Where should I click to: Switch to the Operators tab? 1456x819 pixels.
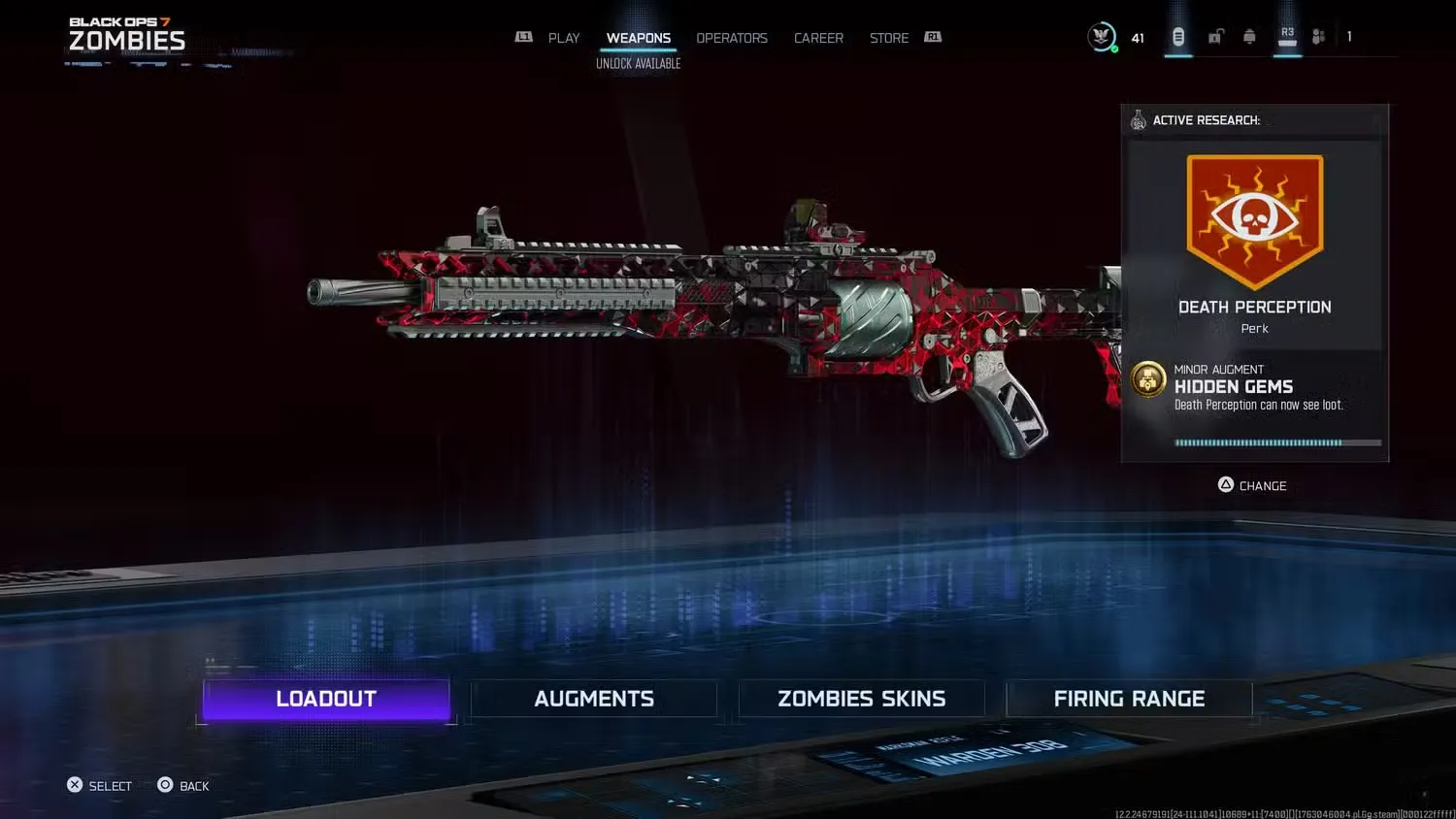click(732, 37)
